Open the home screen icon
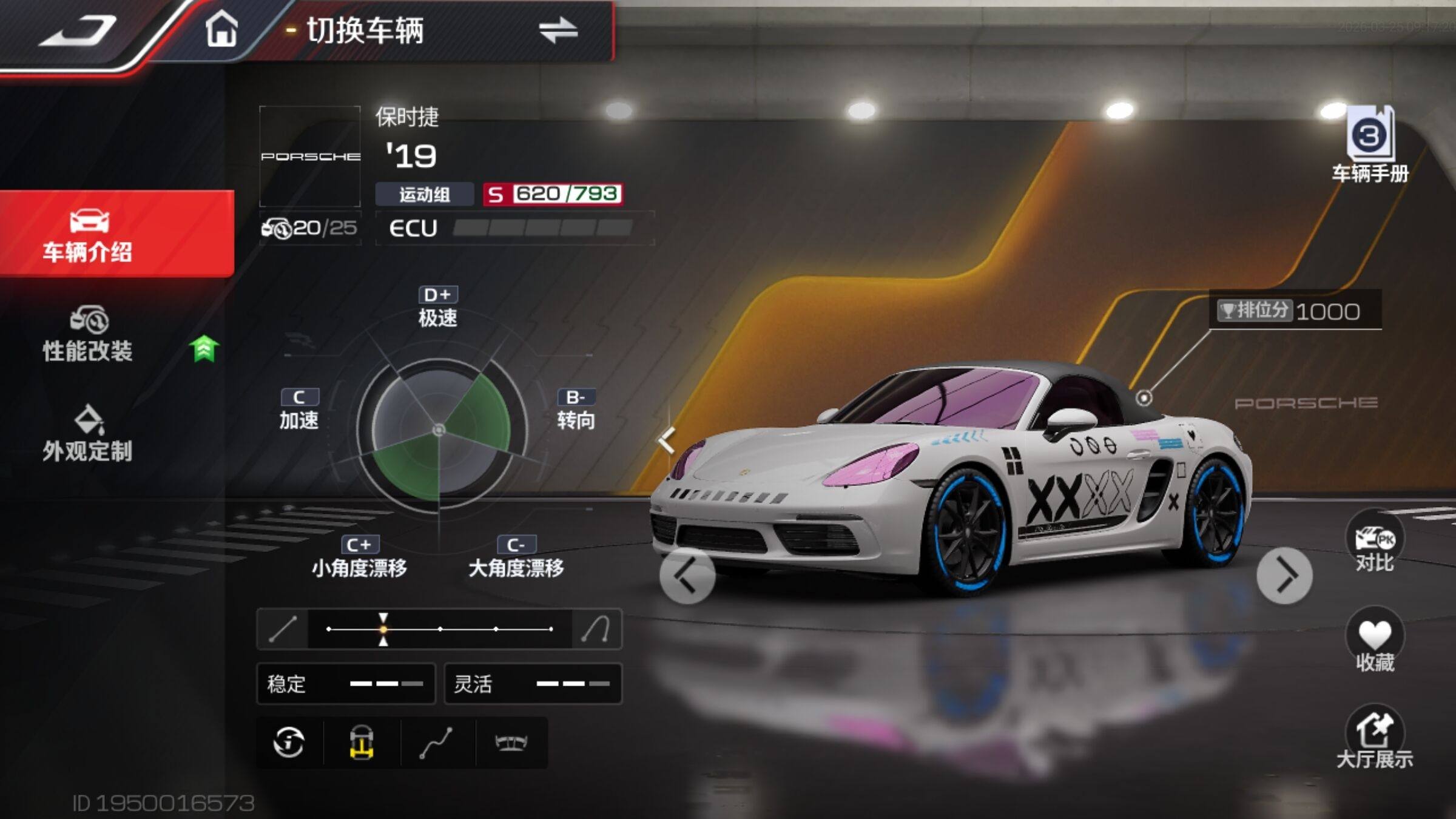This screenshot has height=819, width=1456. click(x=221, y=29)
